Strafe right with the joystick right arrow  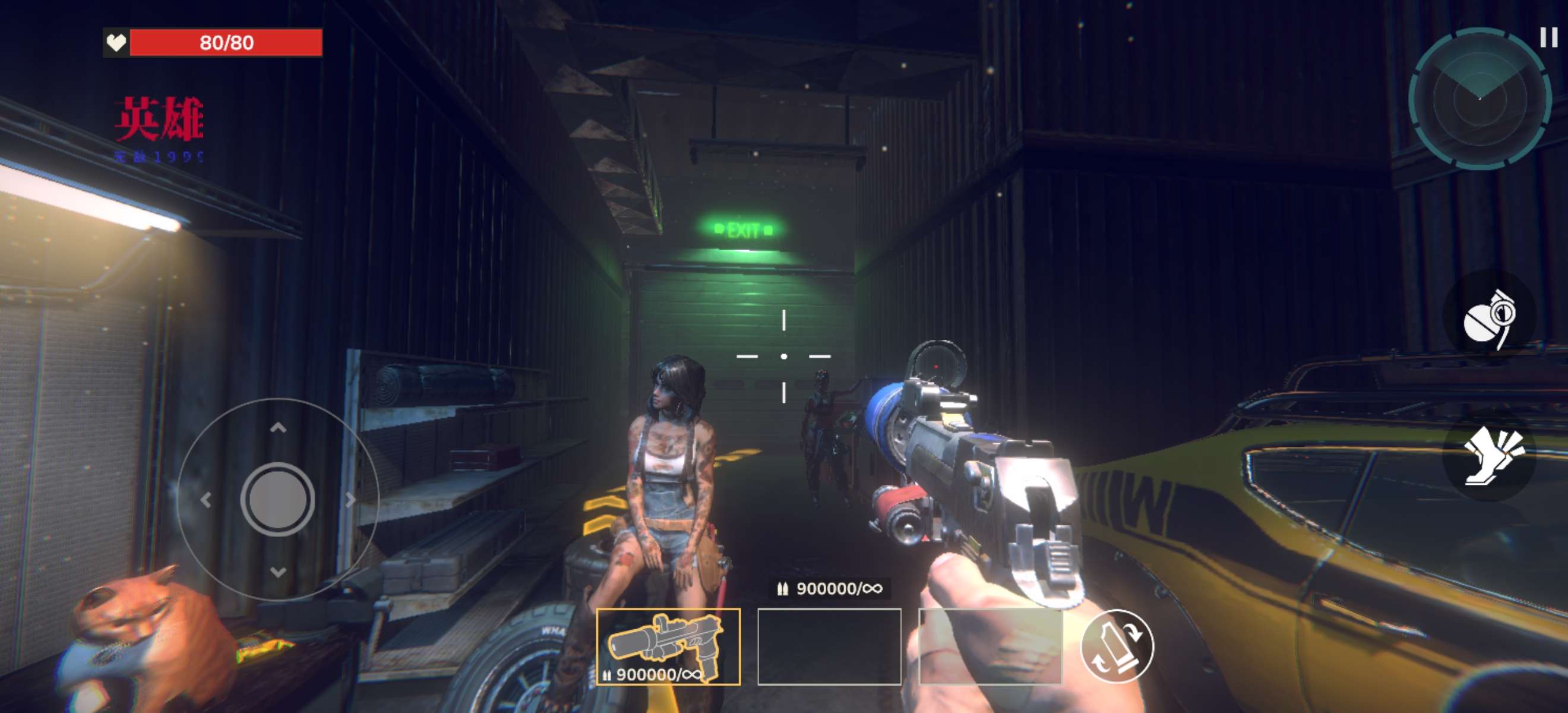tap(350, 500)
